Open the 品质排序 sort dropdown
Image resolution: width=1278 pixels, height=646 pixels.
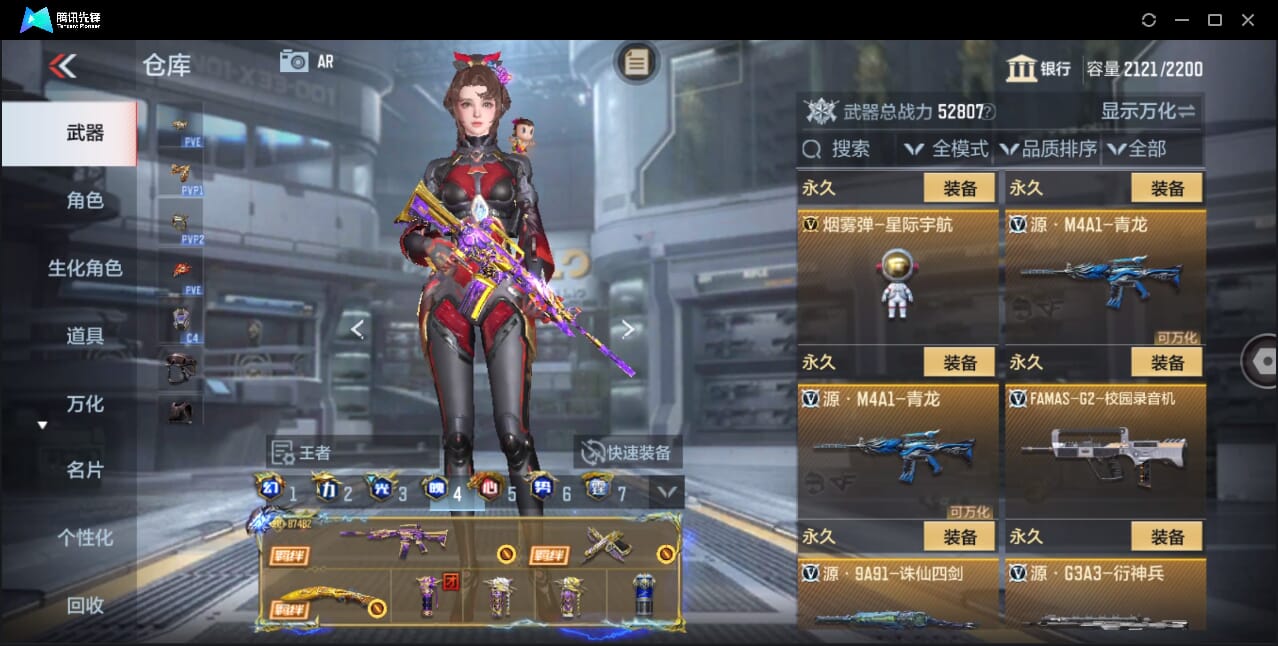tap(1048, 149)
